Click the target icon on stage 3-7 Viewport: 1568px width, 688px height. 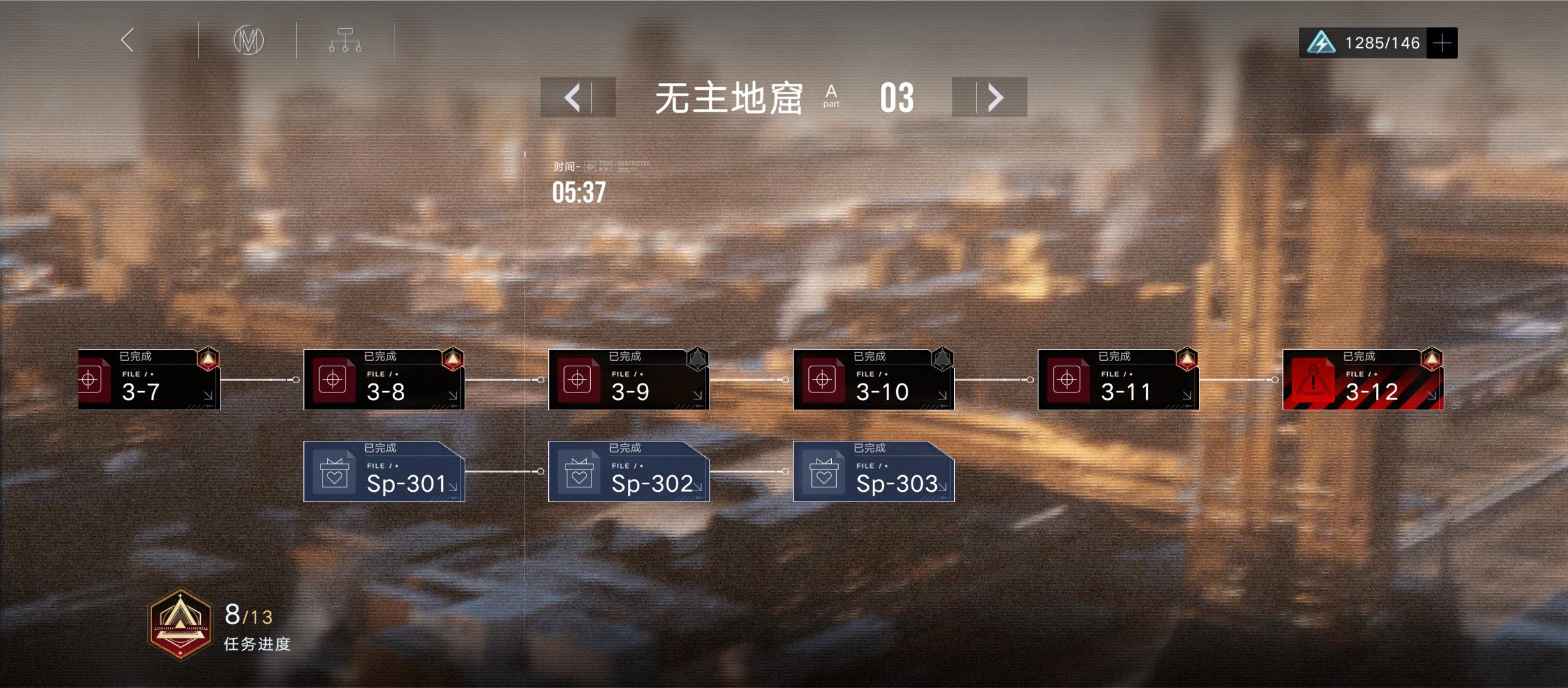89,380
